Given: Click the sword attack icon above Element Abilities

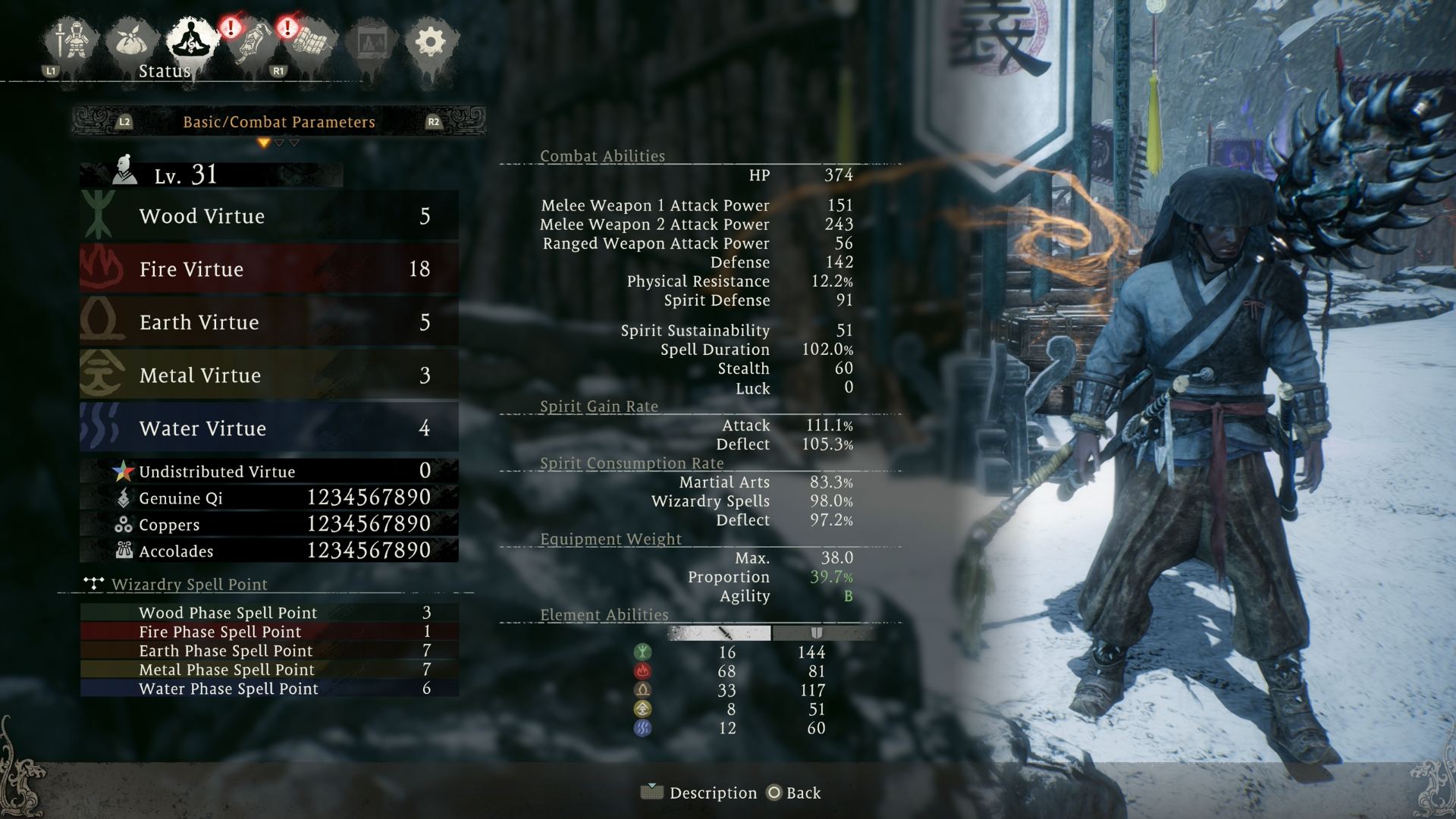Looking at the screenshot, I should coord(725,633).
